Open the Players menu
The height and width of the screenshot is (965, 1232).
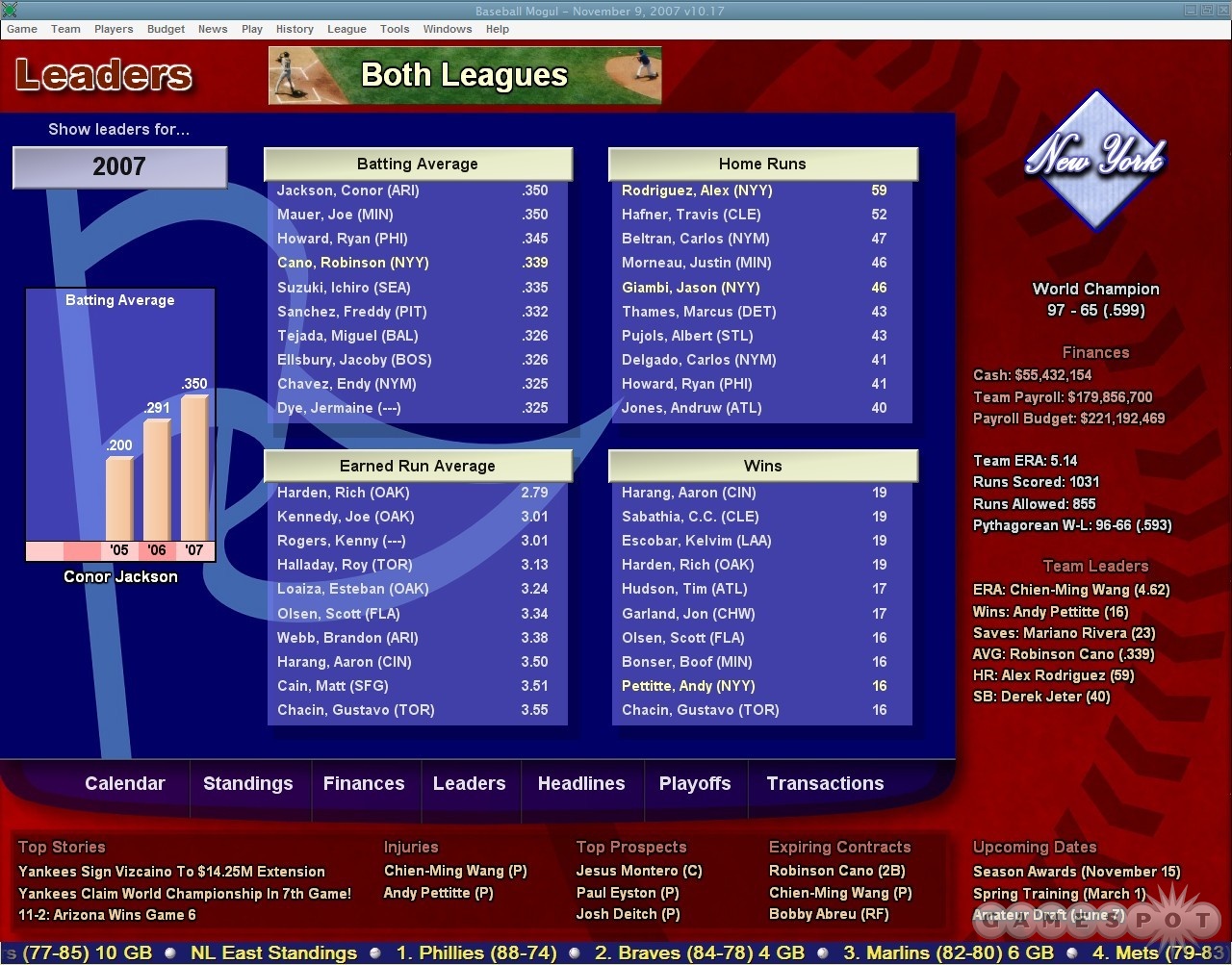(x=114, y=29)
